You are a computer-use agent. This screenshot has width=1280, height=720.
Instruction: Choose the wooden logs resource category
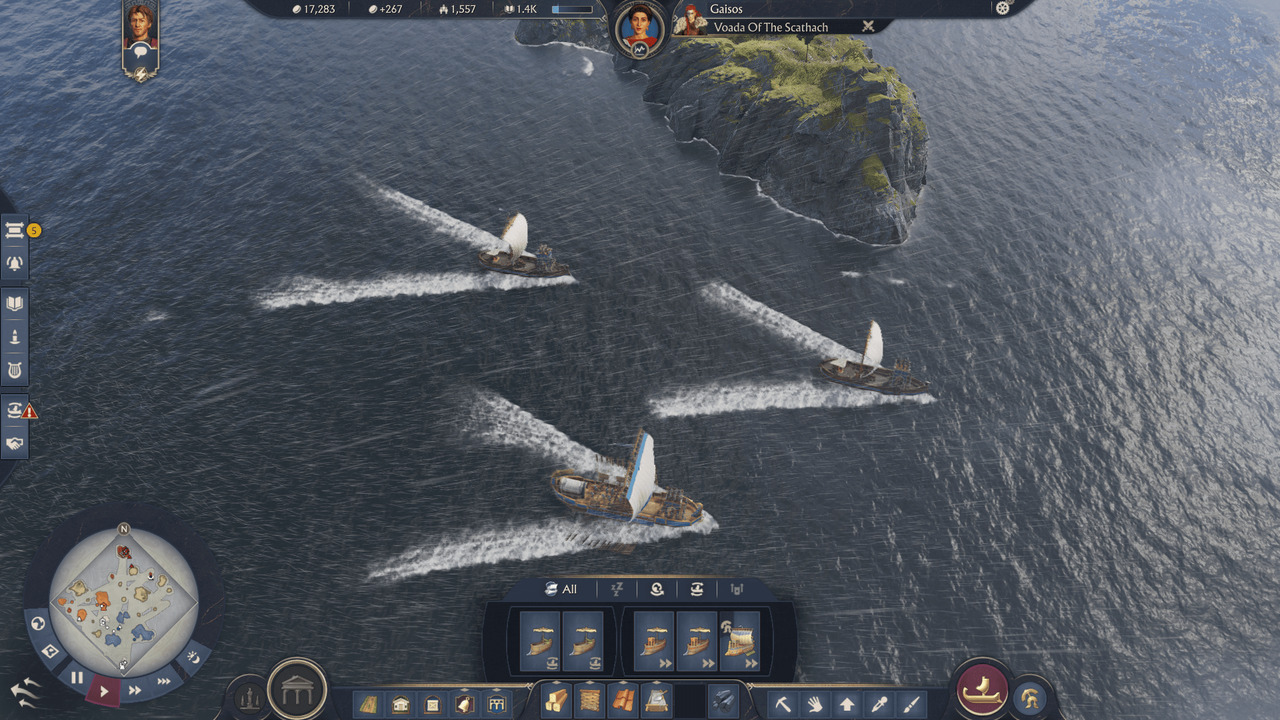pyautogui.click(x=556, y=701)
